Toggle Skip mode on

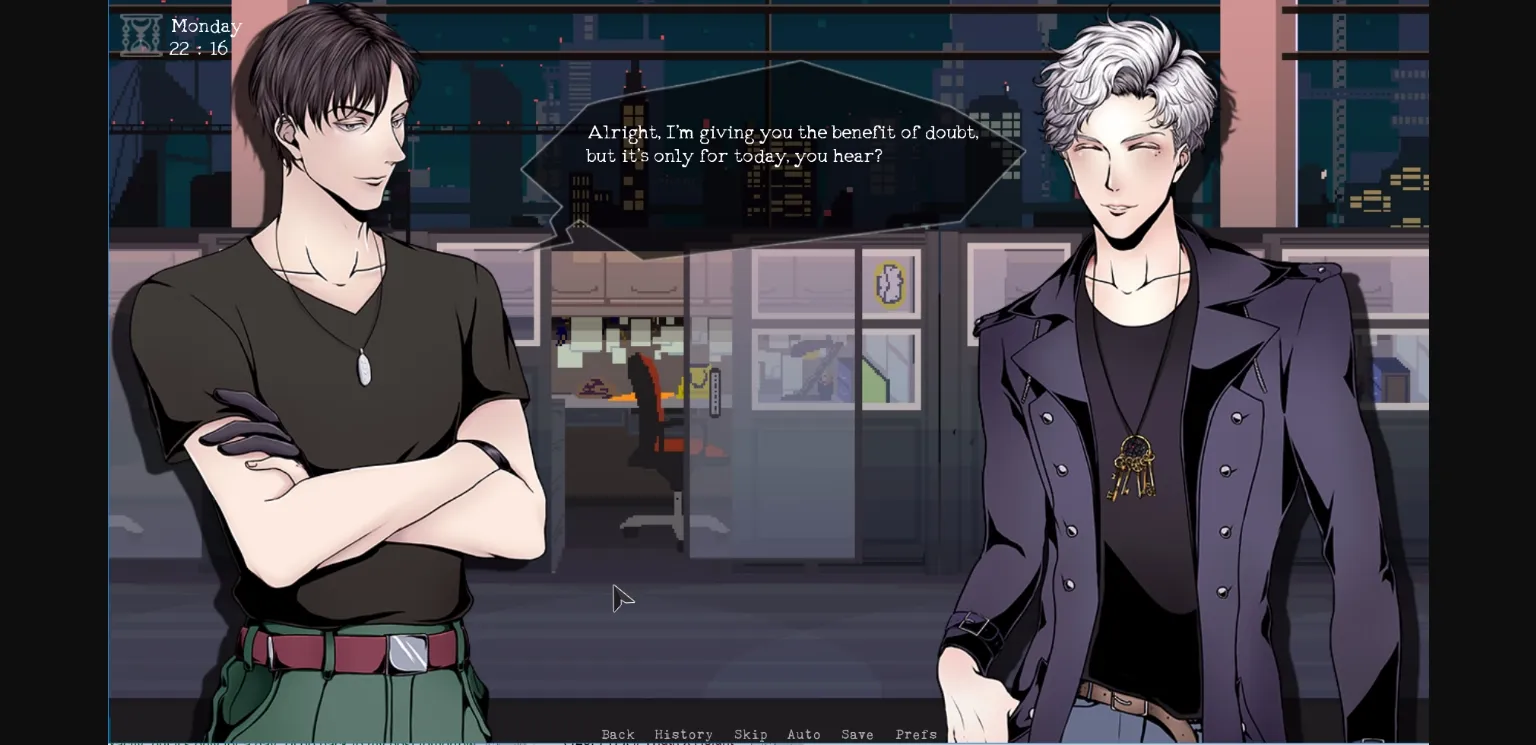(751, 734)
